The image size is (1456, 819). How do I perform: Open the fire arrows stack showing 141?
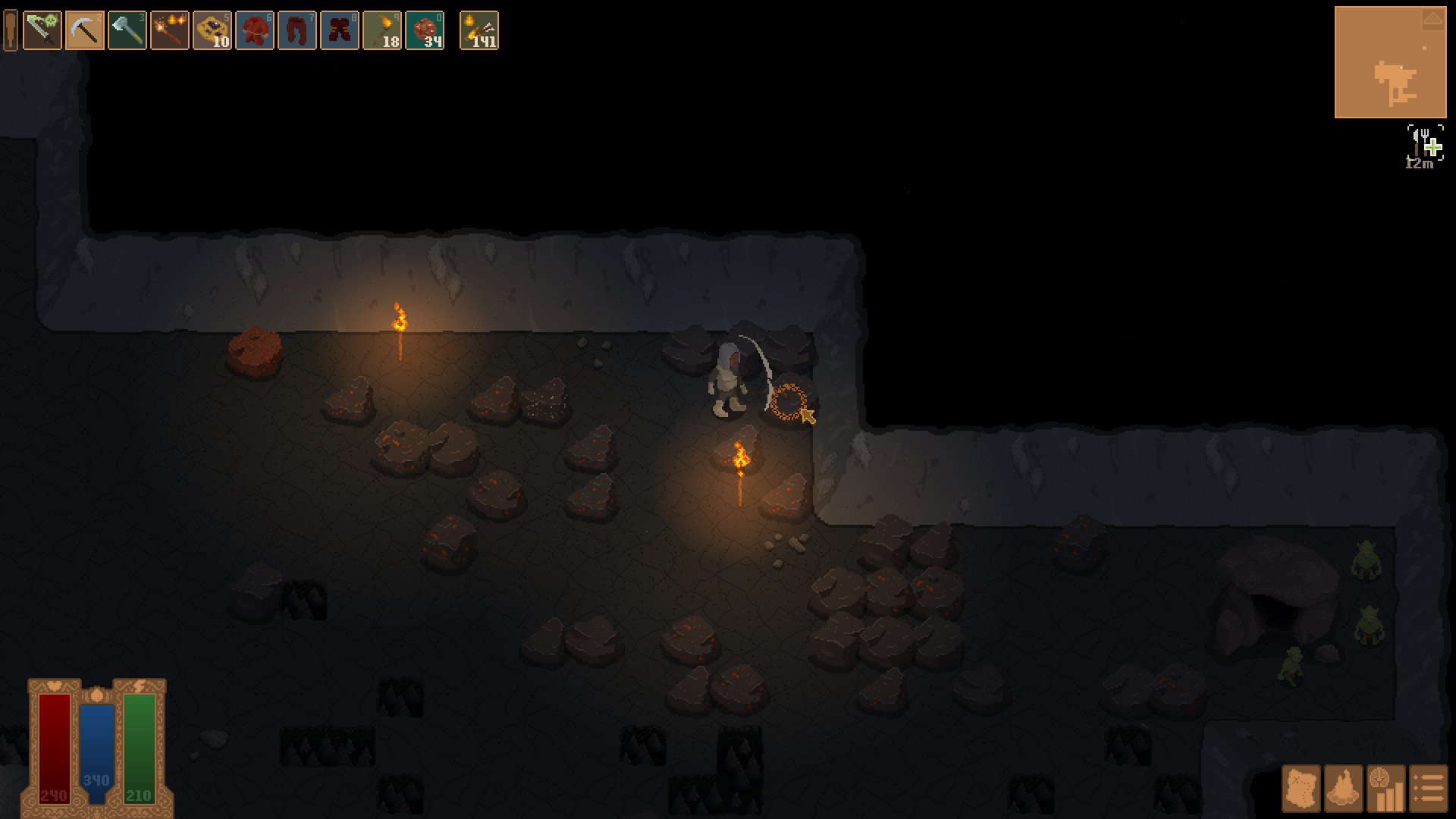coord(480,32)
